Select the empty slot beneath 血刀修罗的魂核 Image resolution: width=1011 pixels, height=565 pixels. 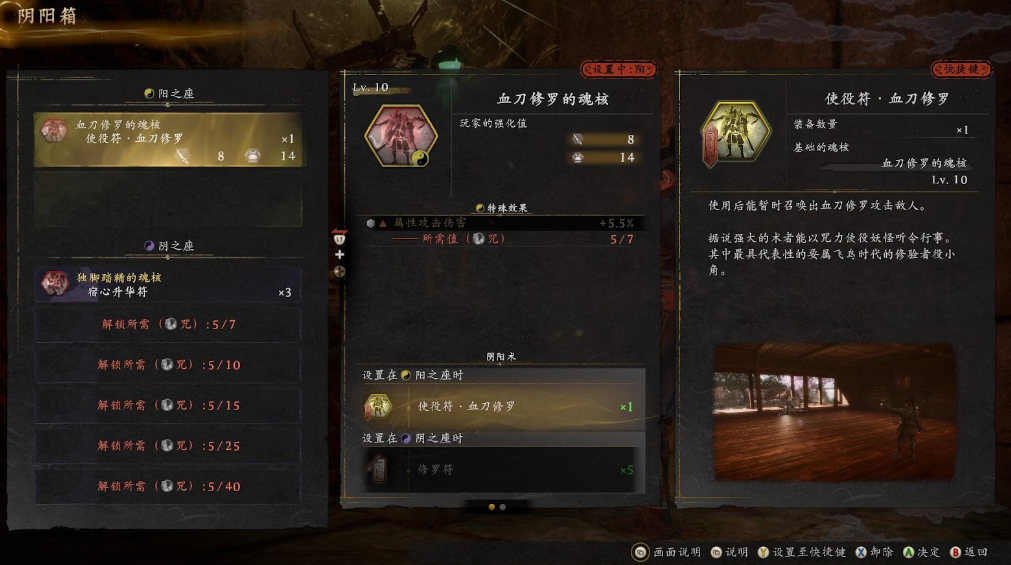pos(168,199)
